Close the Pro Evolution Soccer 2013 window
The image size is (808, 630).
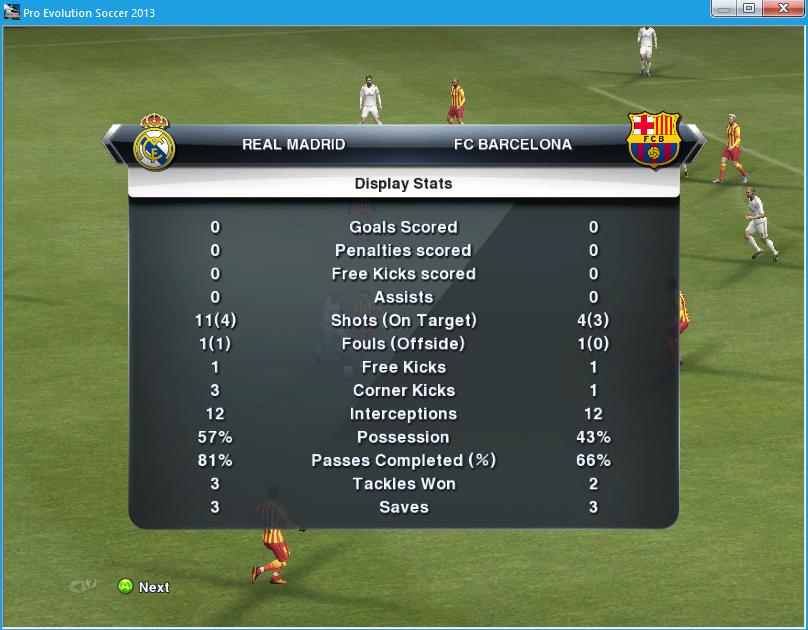coord(782,9)
